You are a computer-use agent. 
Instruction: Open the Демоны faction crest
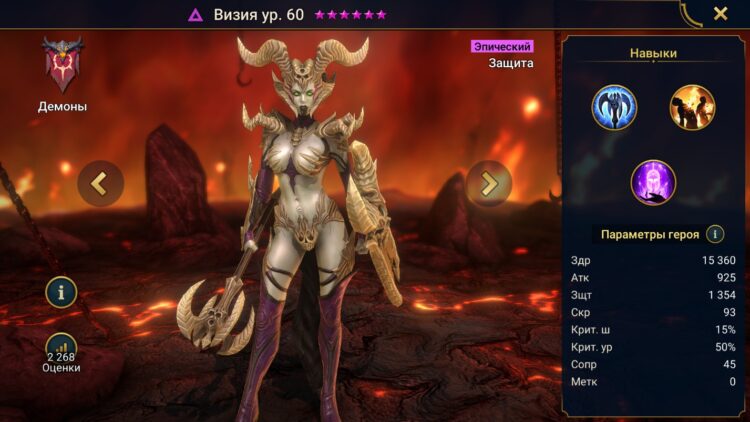(62, 66)
